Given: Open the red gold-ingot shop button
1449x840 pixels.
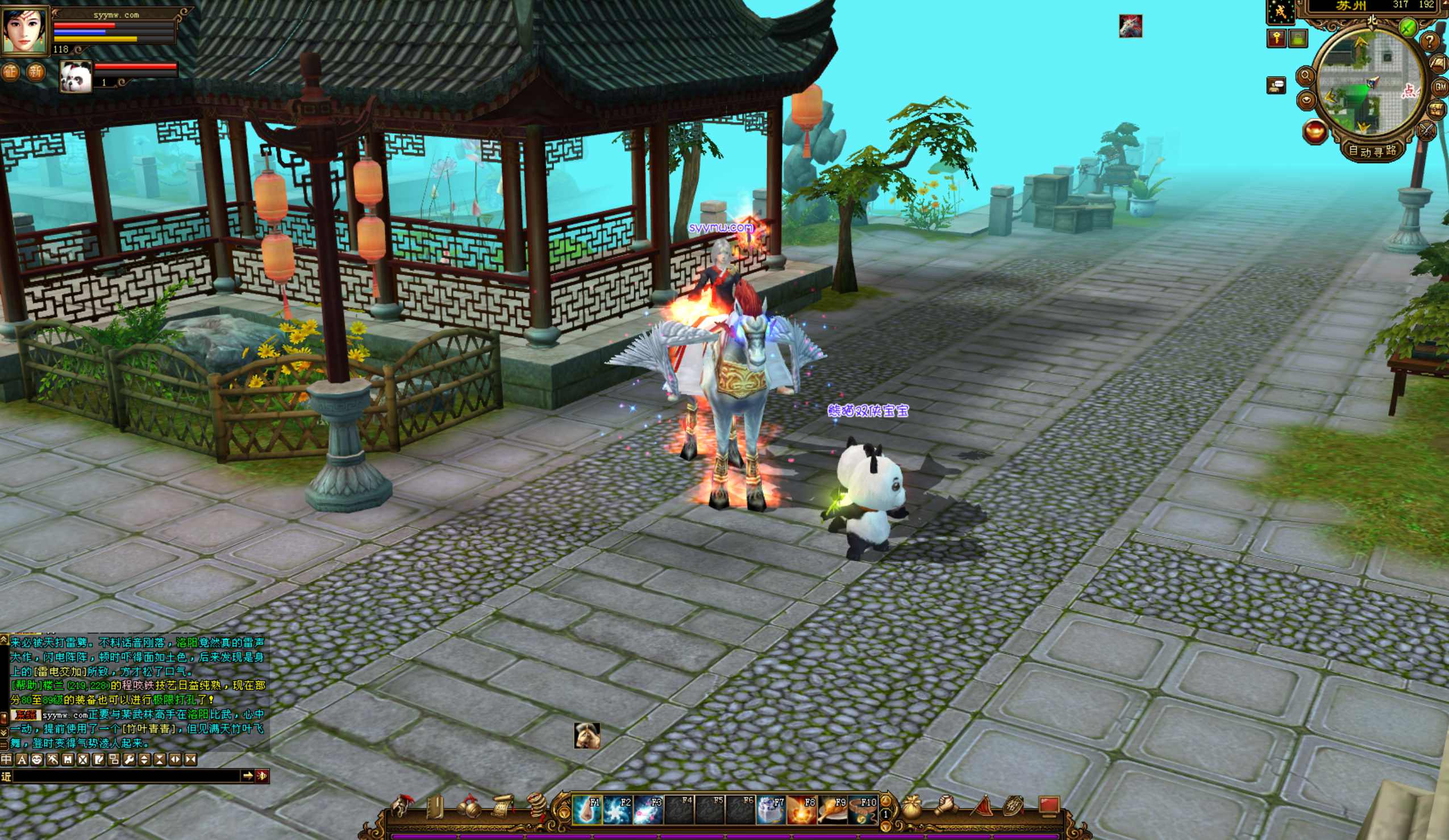Looking at the screenshot, I should (x=1314, y=131).
